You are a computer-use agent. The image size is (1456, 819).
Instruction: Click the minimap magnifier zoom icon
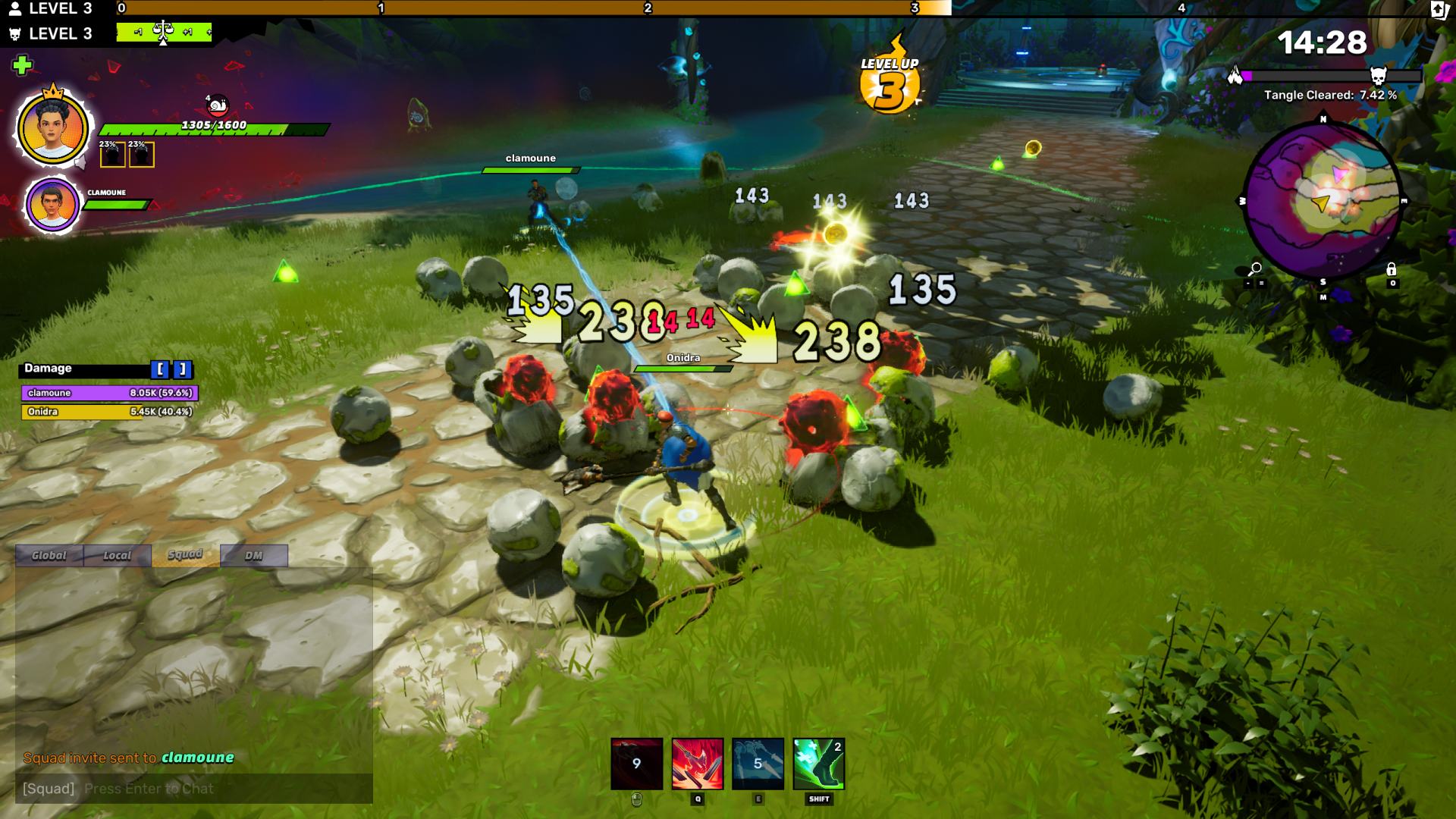pos(1255,269)
